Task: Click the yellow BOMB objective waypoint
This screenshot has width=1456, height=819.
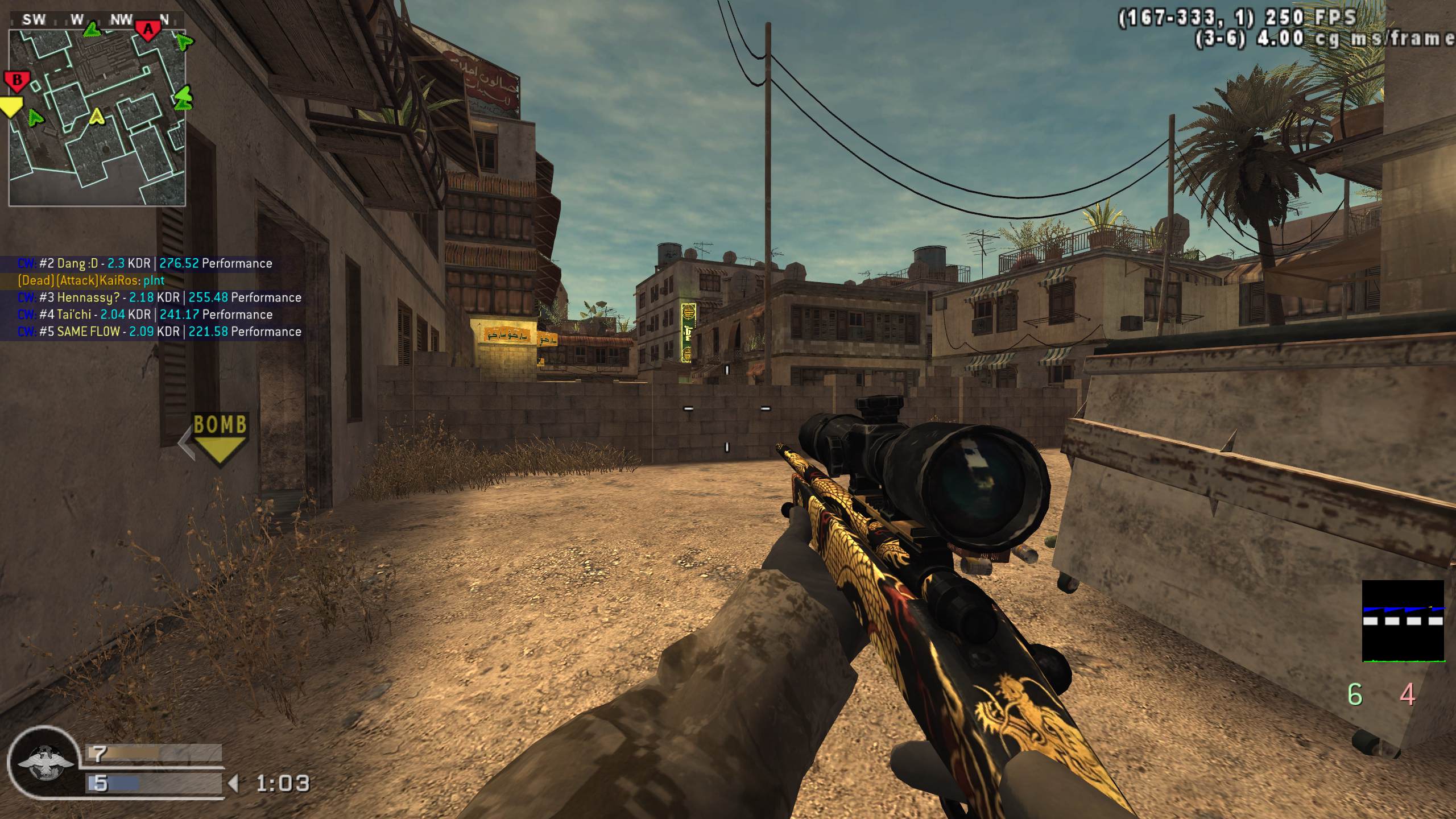Action: coord(220,439)
